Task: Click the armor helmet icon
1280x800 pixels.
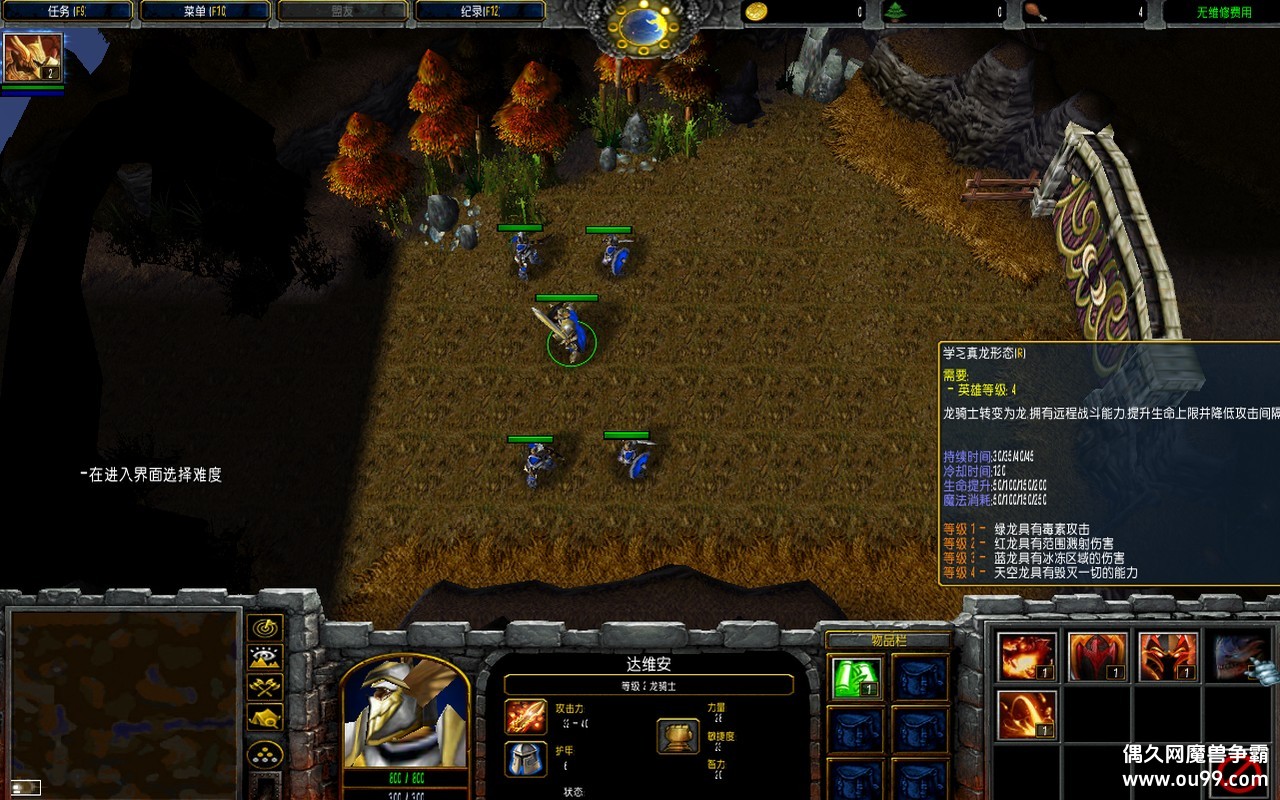Action: point(526,759)
